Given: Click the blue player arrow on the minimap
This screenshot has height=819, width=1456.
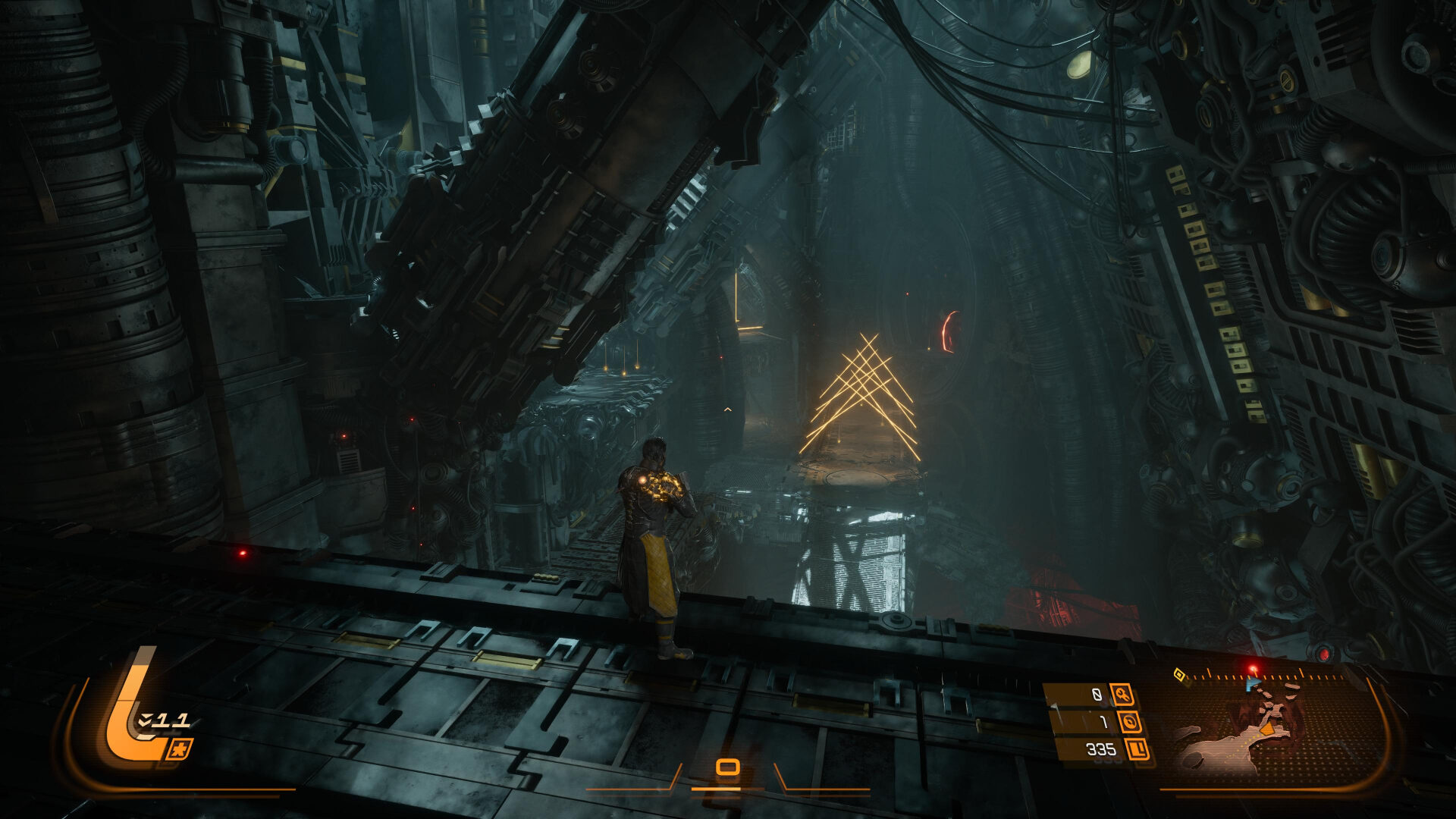Looking at the screenshot, I should click(x=1253, y=682).
